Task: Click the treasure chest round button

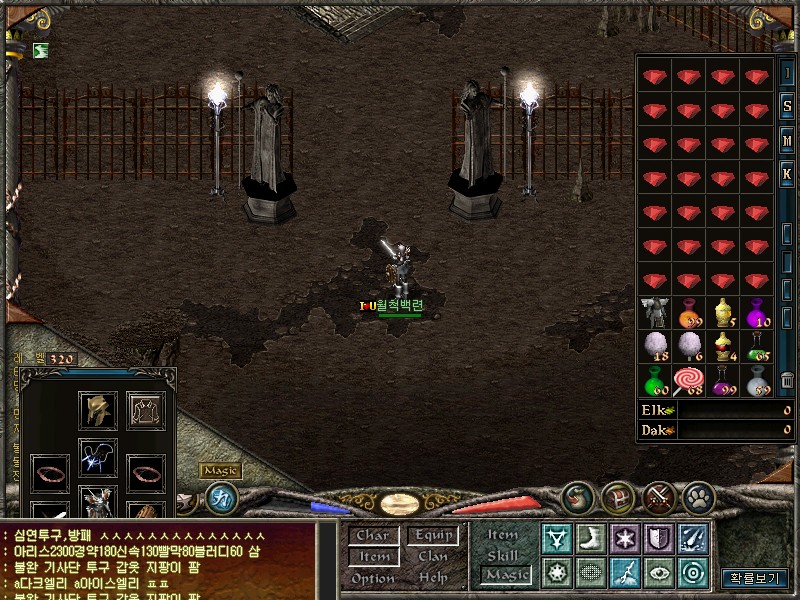Action: tap(617, 496)
